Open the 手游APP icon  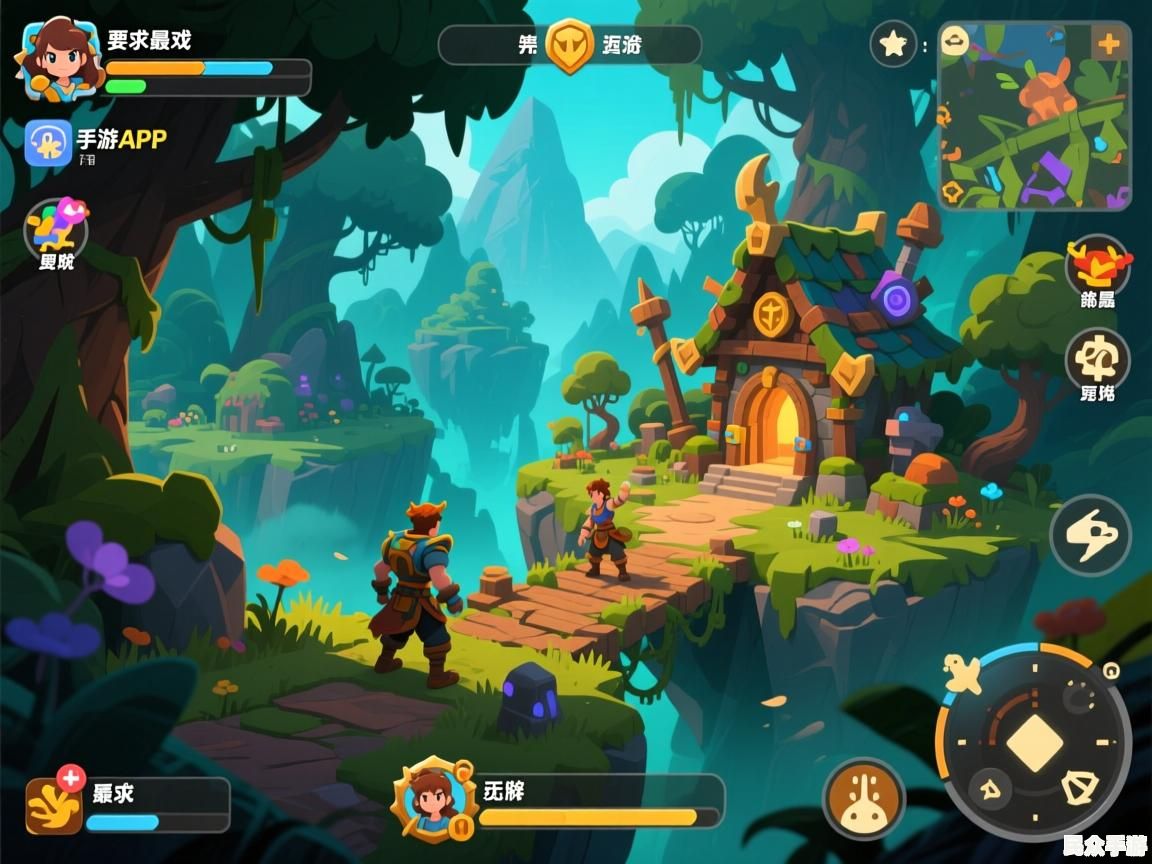(48, 143)
